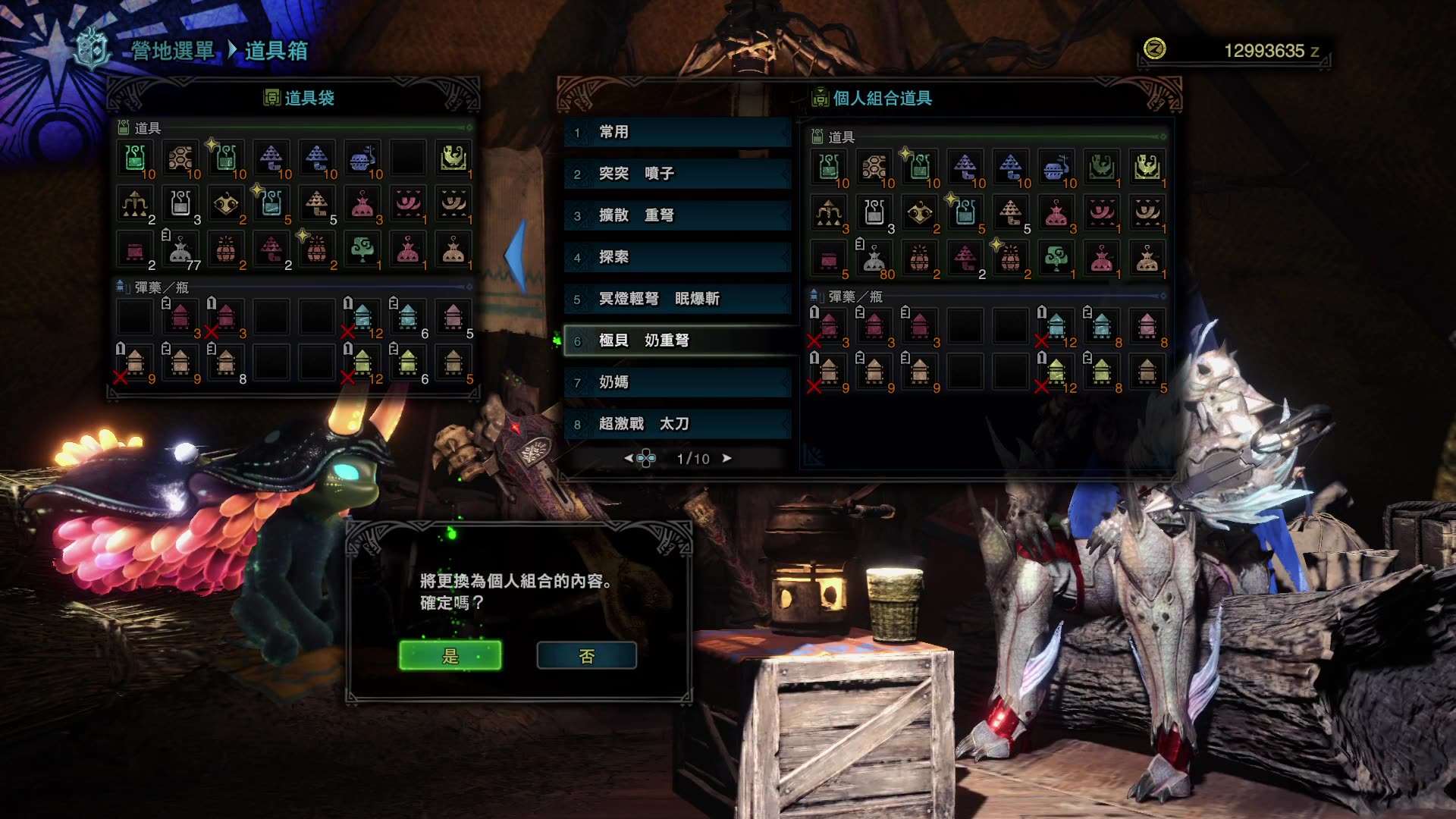Confirm with the green 是 button
The width and height of the screenshot is (1456, 819).
[x=450, y=656]
